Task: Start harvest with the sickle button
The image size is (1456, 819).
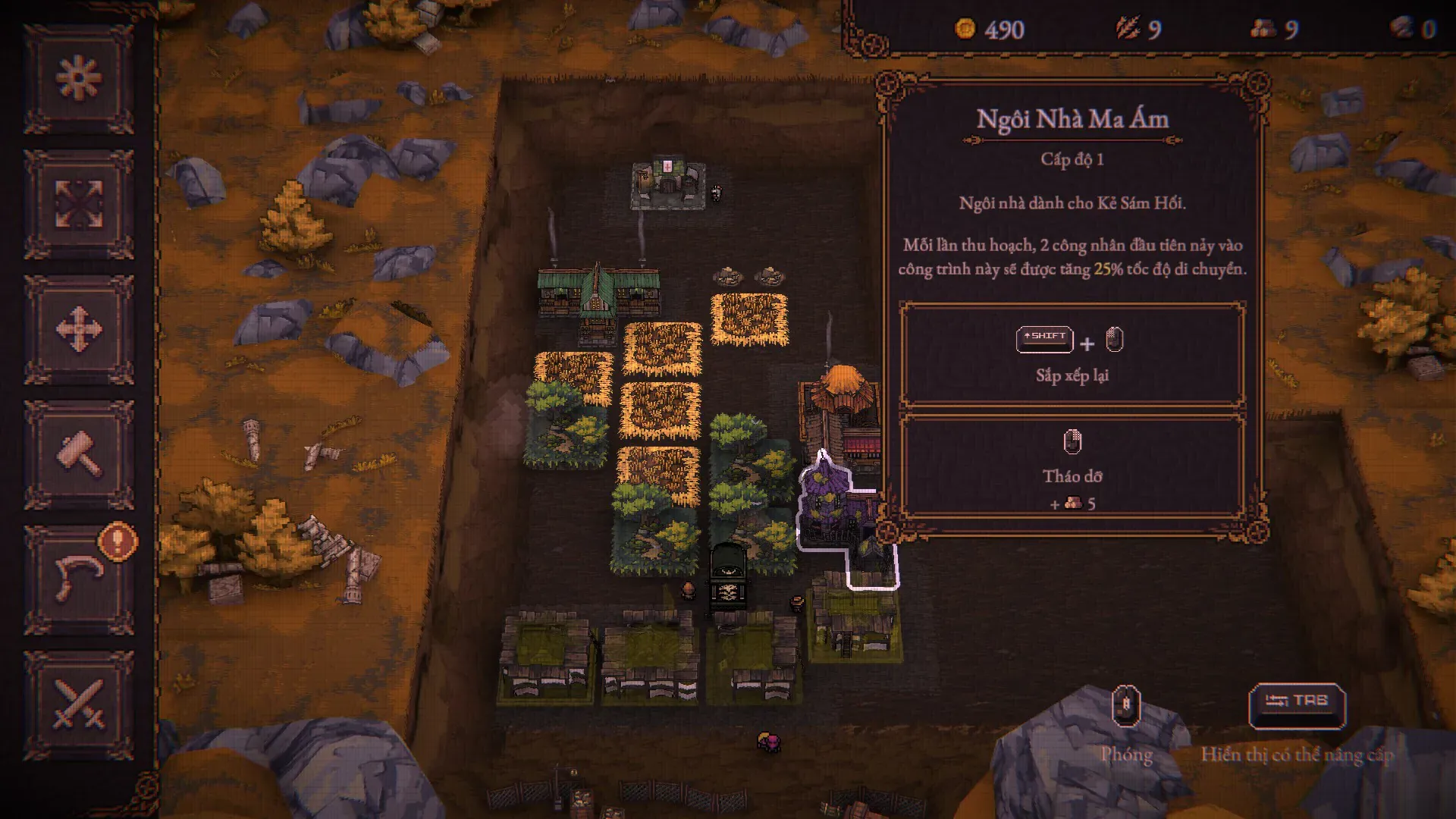Action: click(x=79, y=579)
